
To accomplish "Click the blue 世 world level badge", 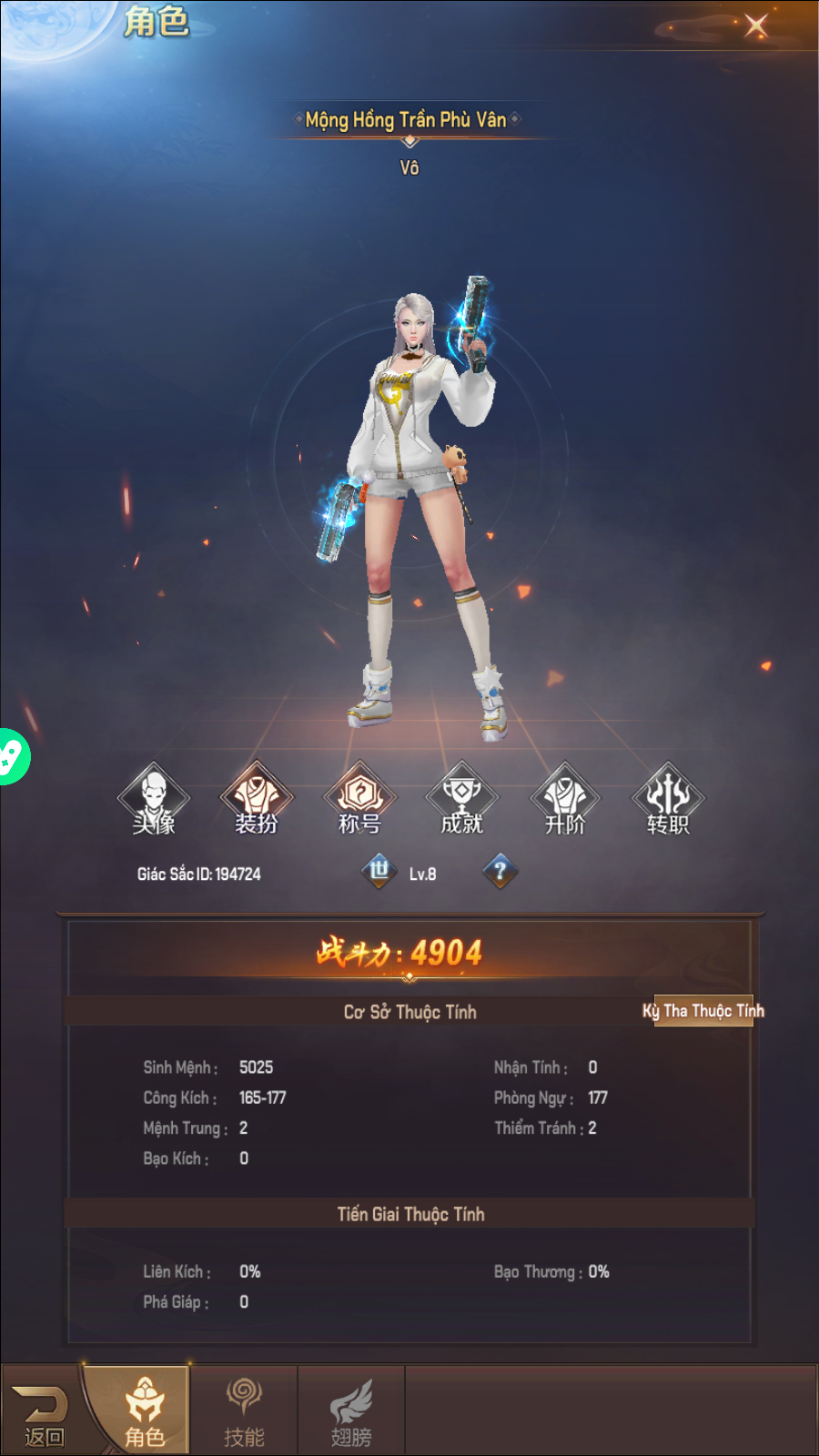I will [379, 871].
